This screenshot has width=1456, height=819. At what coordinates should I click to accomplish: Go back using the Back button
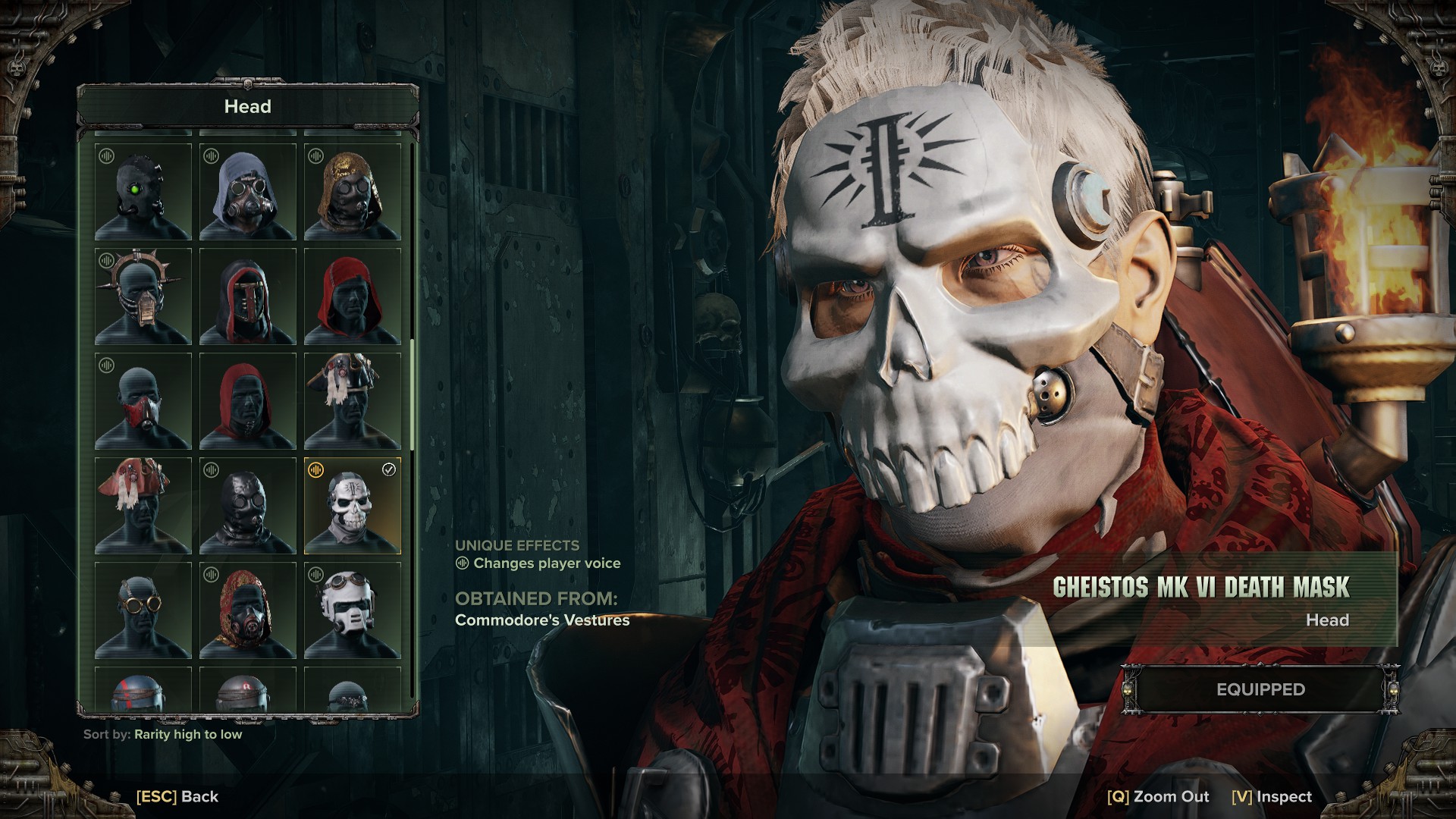(x=177, y=796)
